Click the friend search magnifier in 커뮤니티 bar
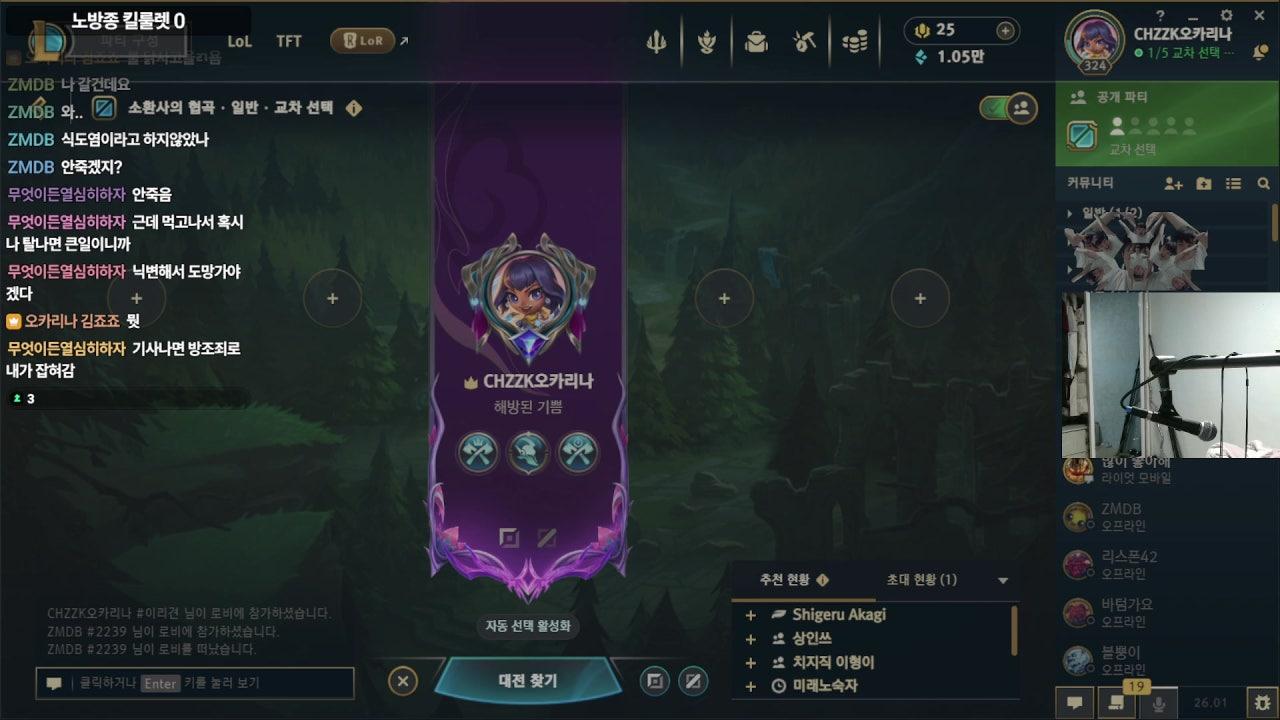 click(1264, 184)
